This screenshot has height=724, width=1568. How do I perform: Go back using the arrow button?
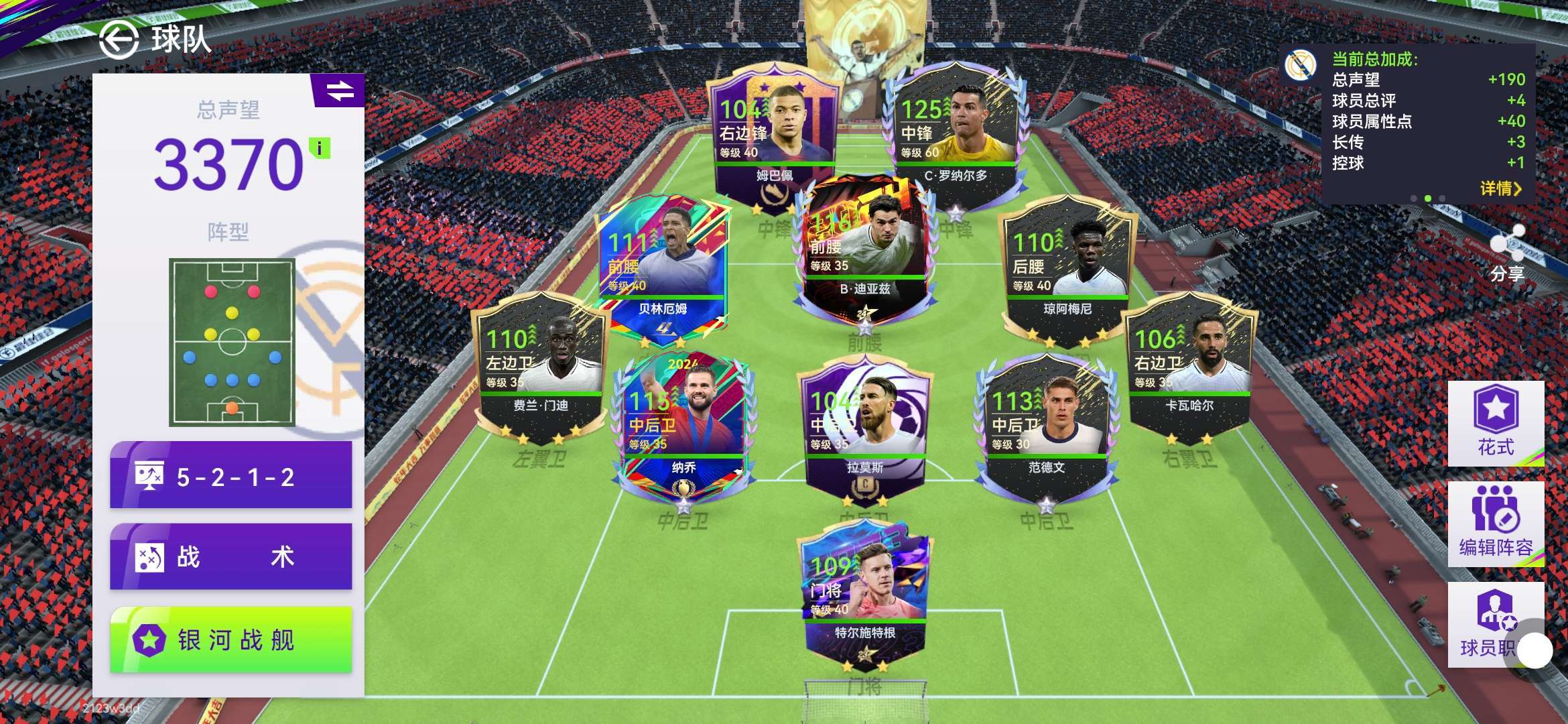pyautogui.click(x=119, y=40)
